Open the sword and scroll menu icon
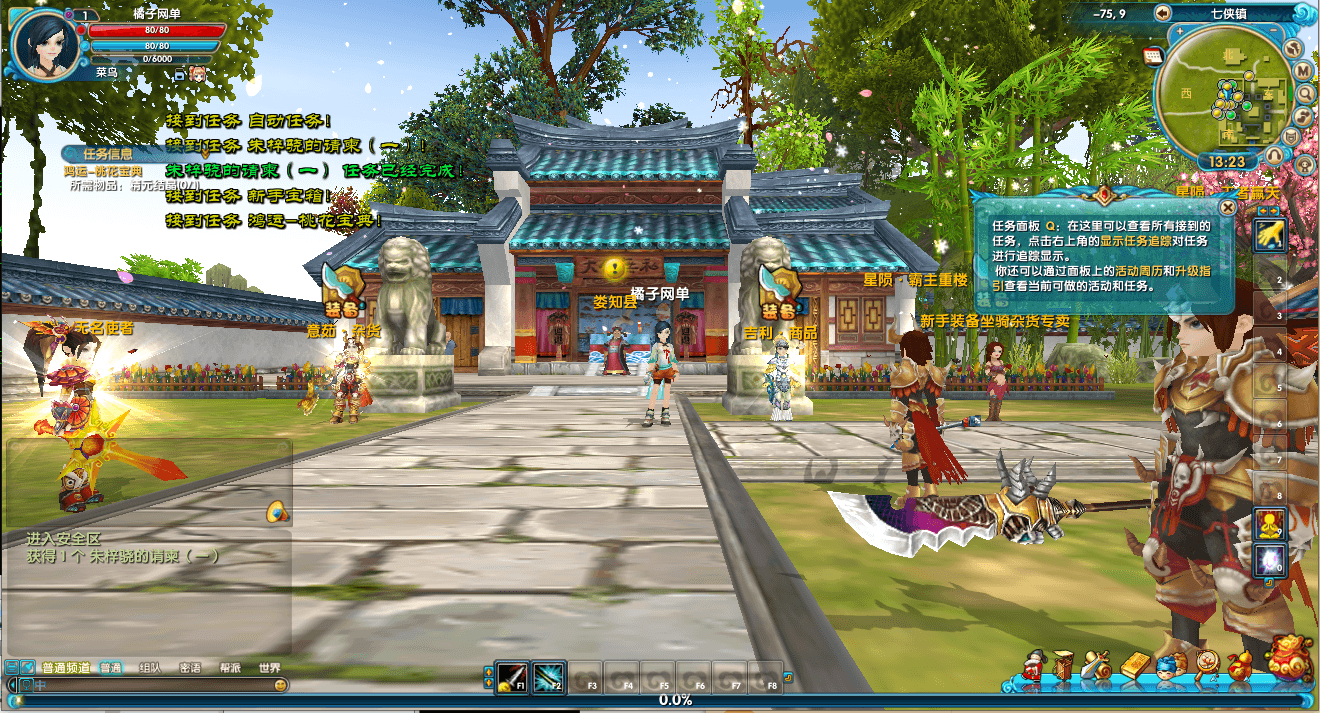The image size is (1320, 713). pyautogui.click(x=1097, y=664)
